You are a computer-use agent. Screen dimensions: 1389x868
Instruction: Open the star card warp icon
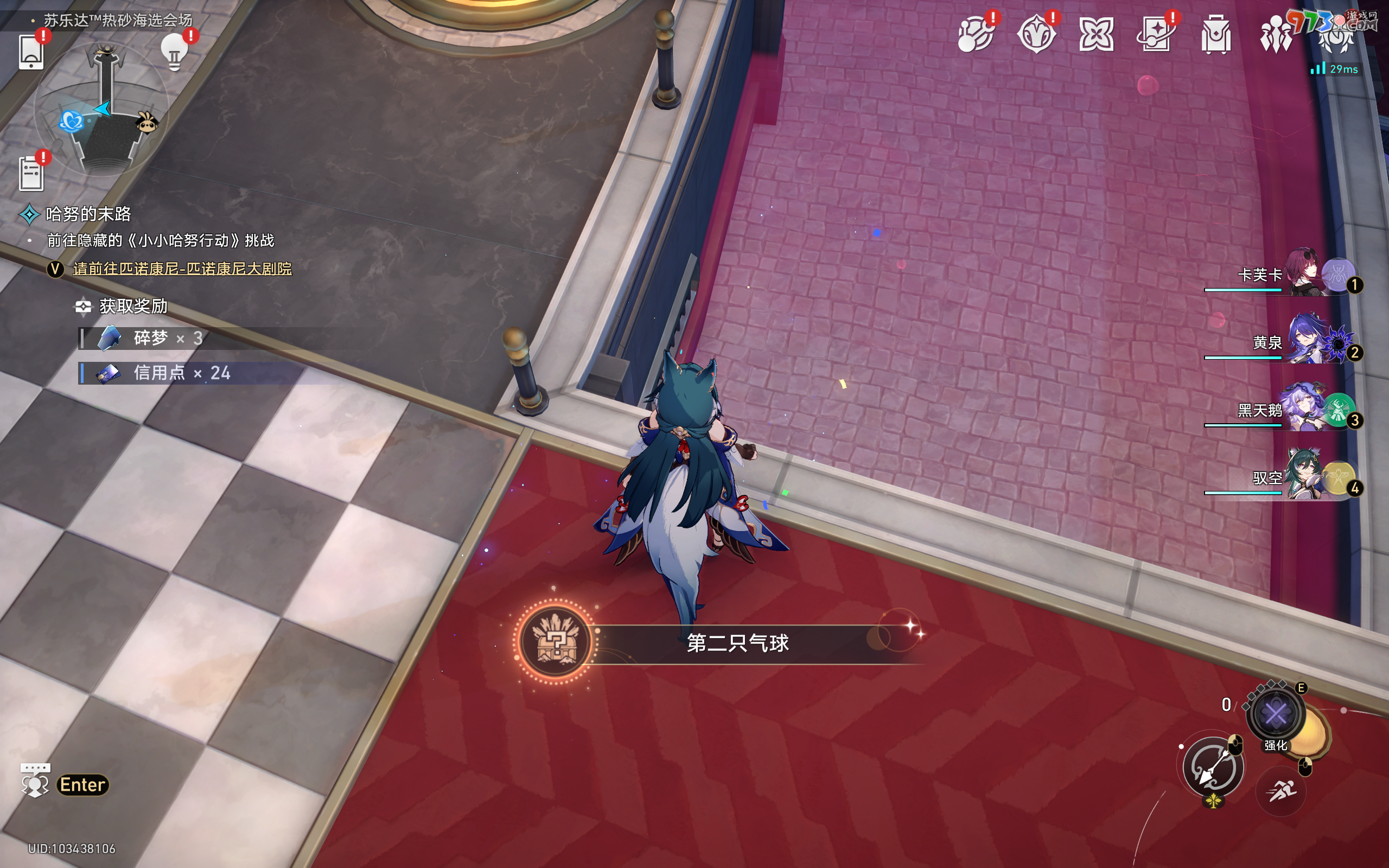pos(1155,34)
